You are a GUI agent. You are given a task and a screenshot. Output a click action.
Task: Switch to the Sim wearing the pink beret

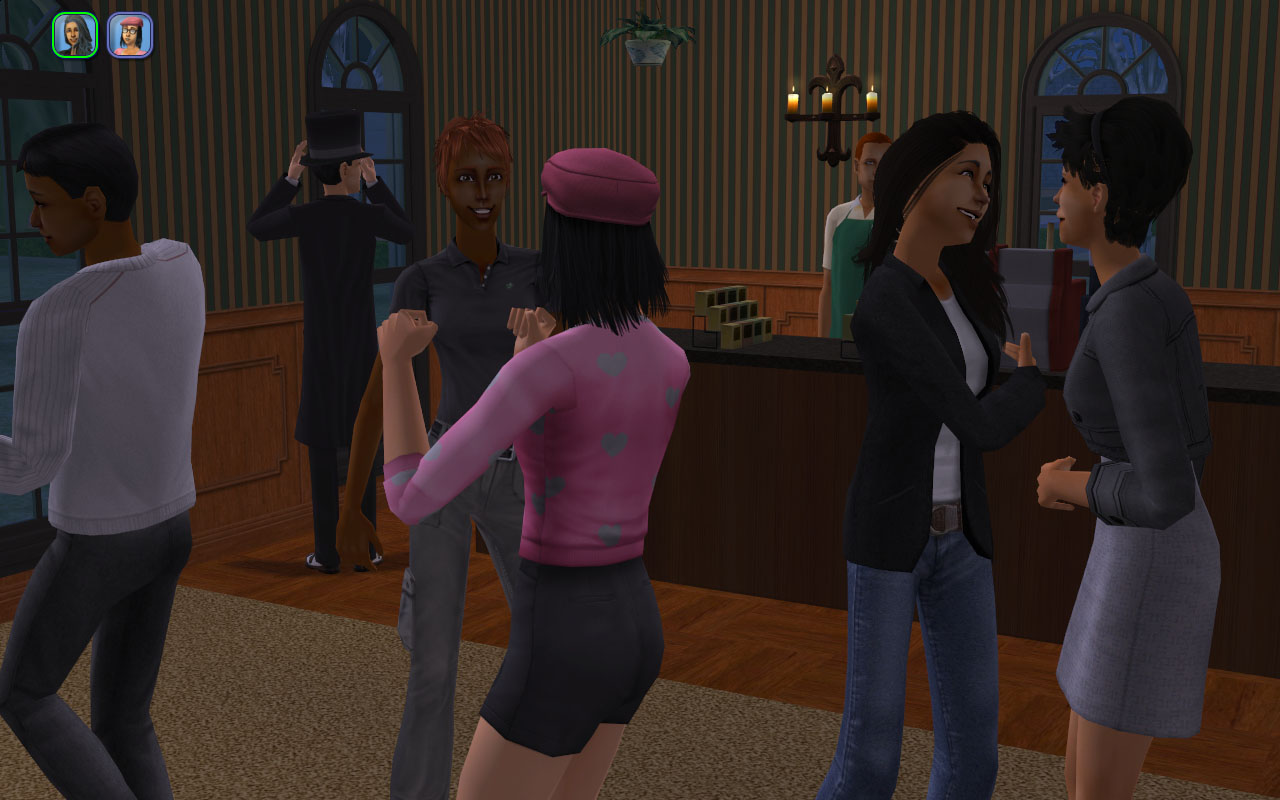click(130, 35)
